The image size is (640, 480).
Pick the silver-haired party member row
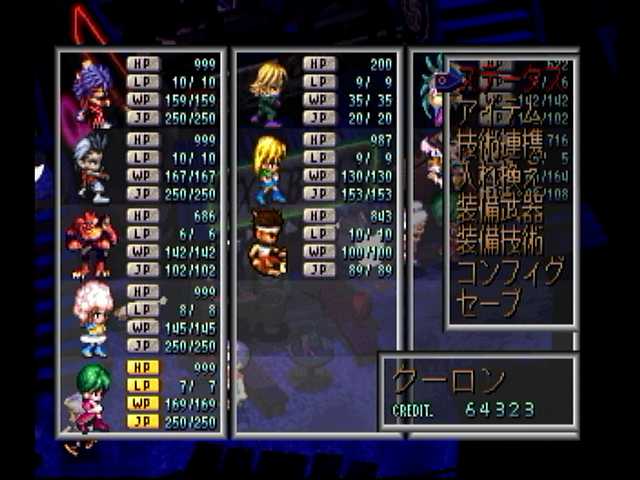pos(140,167)
